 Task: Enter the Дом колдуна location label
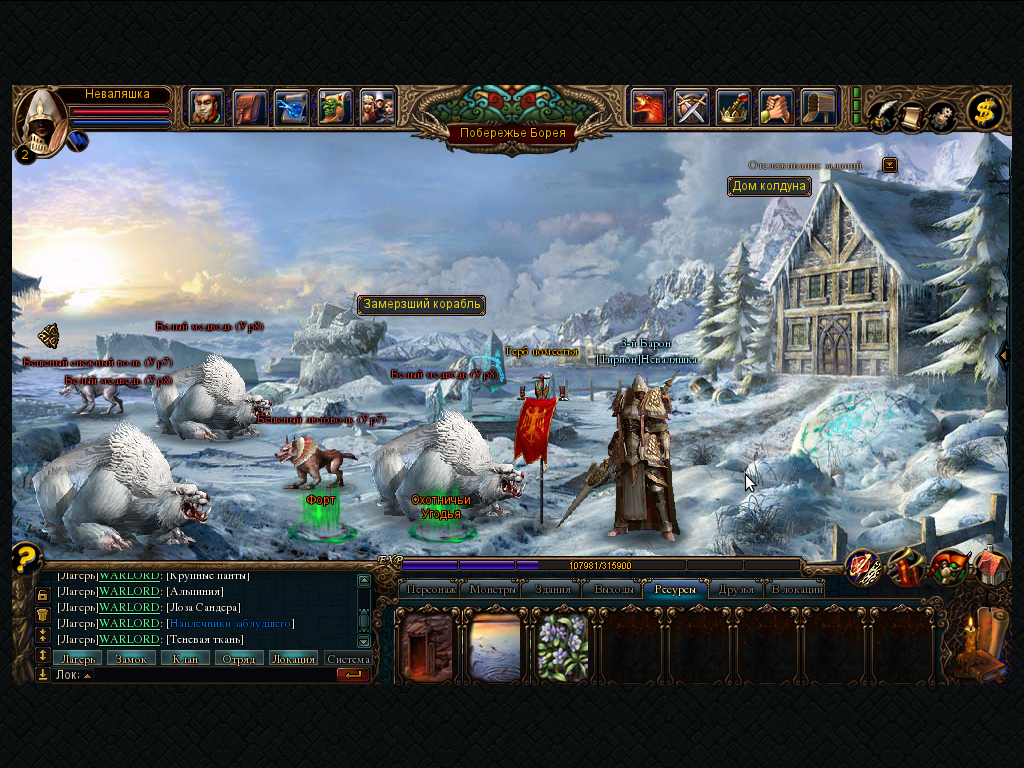coord(769,186)
